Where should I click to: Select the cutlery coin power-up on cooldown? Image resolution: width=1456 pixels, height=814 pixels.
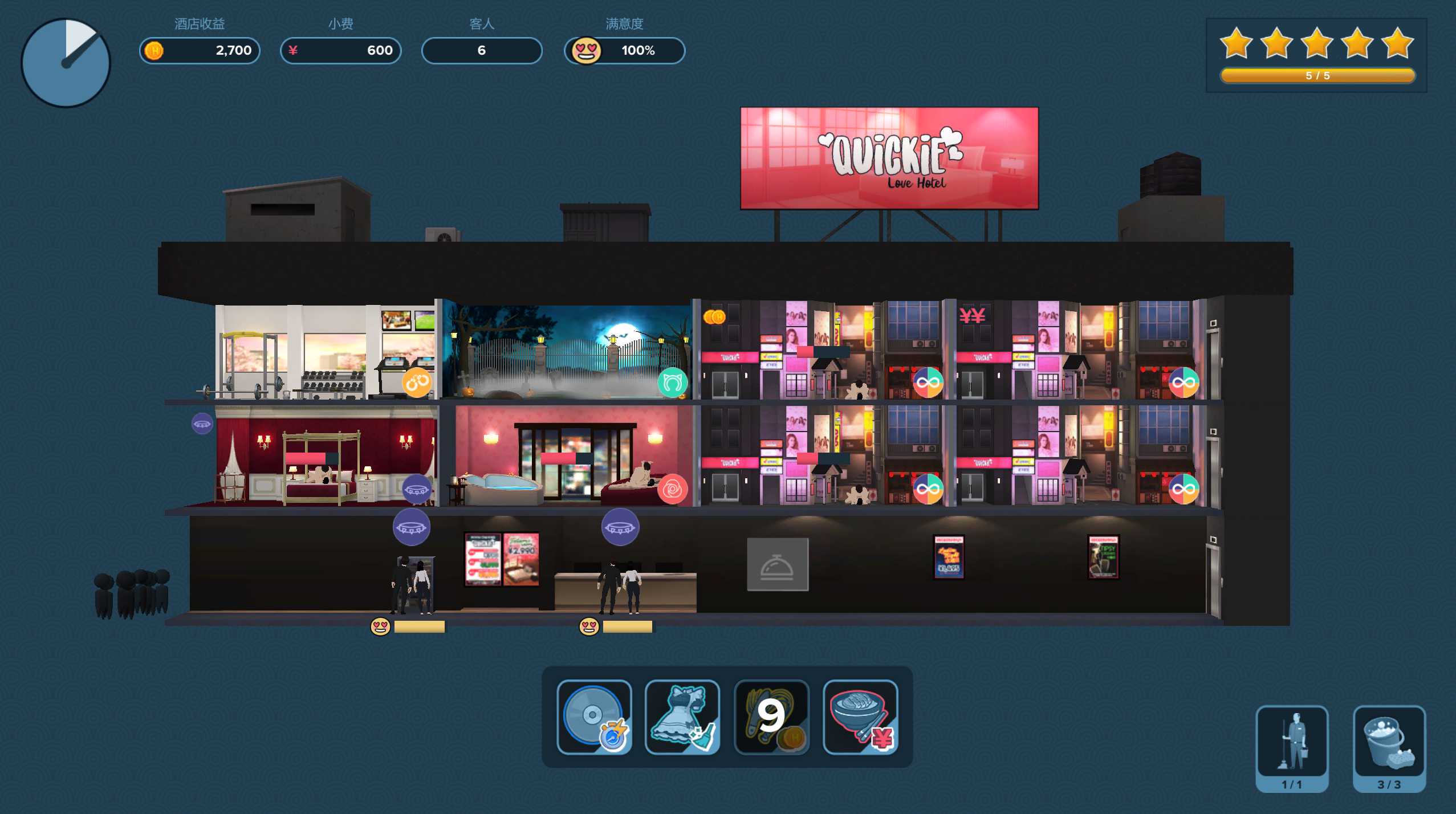coord(771,717)
